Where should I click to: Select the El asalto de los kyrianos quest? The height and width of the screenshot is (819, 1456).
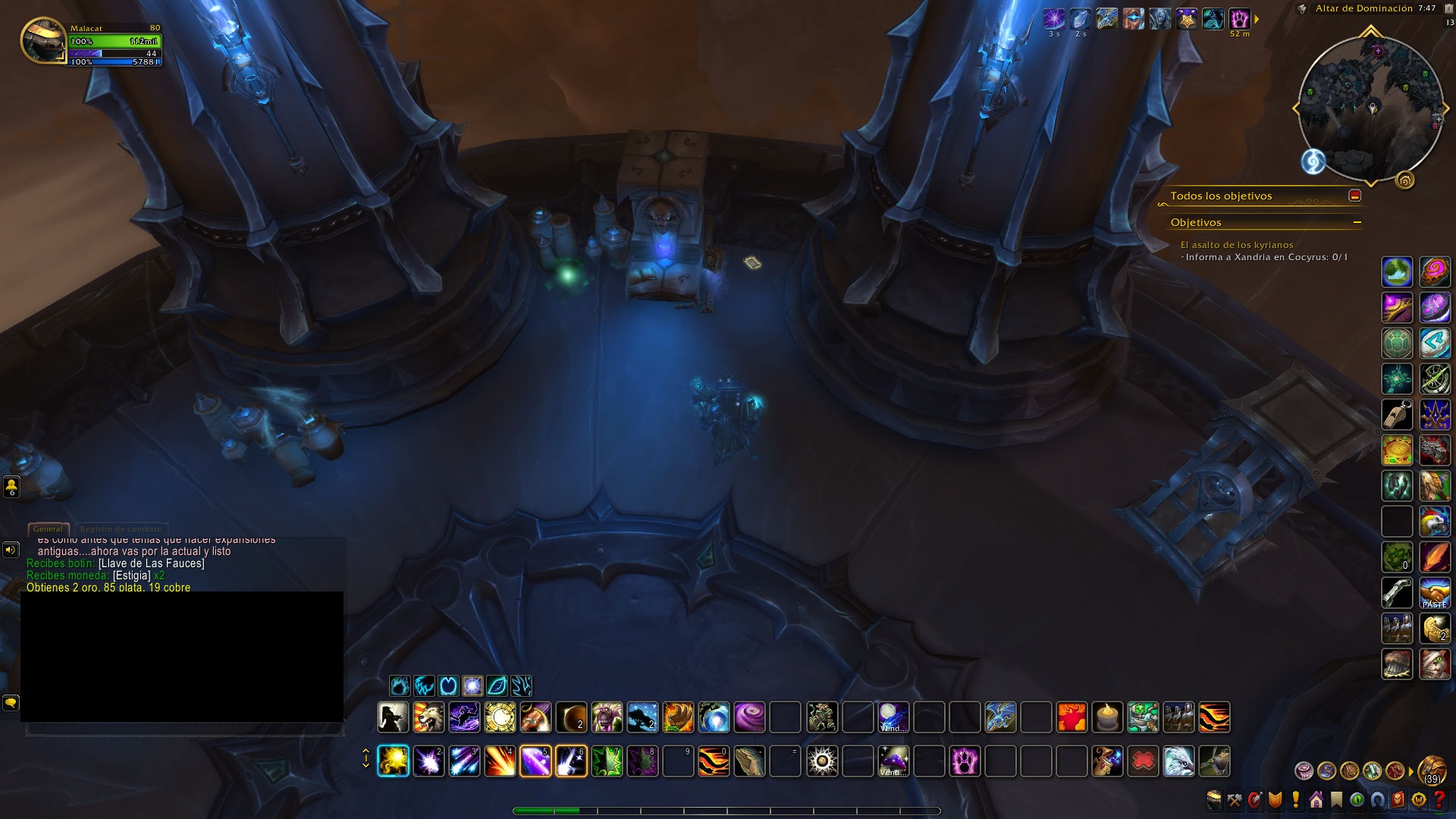(1236, 245)
